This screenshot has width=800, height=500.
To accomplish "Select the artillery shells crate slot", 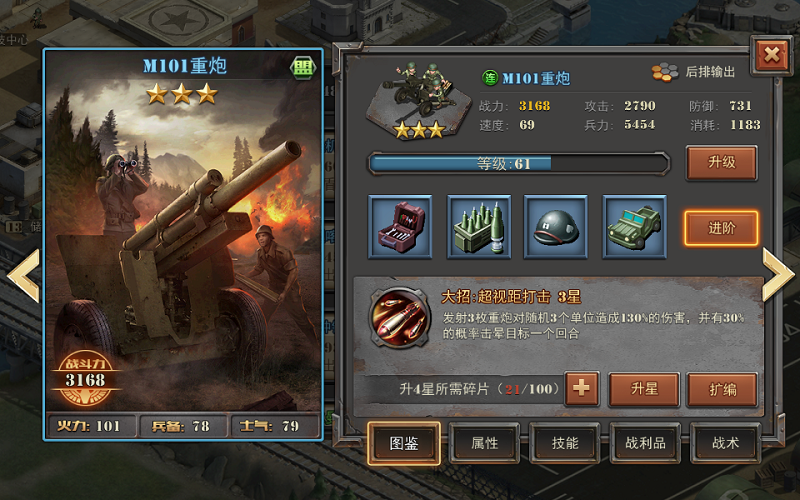I will (x=478, y=227).
